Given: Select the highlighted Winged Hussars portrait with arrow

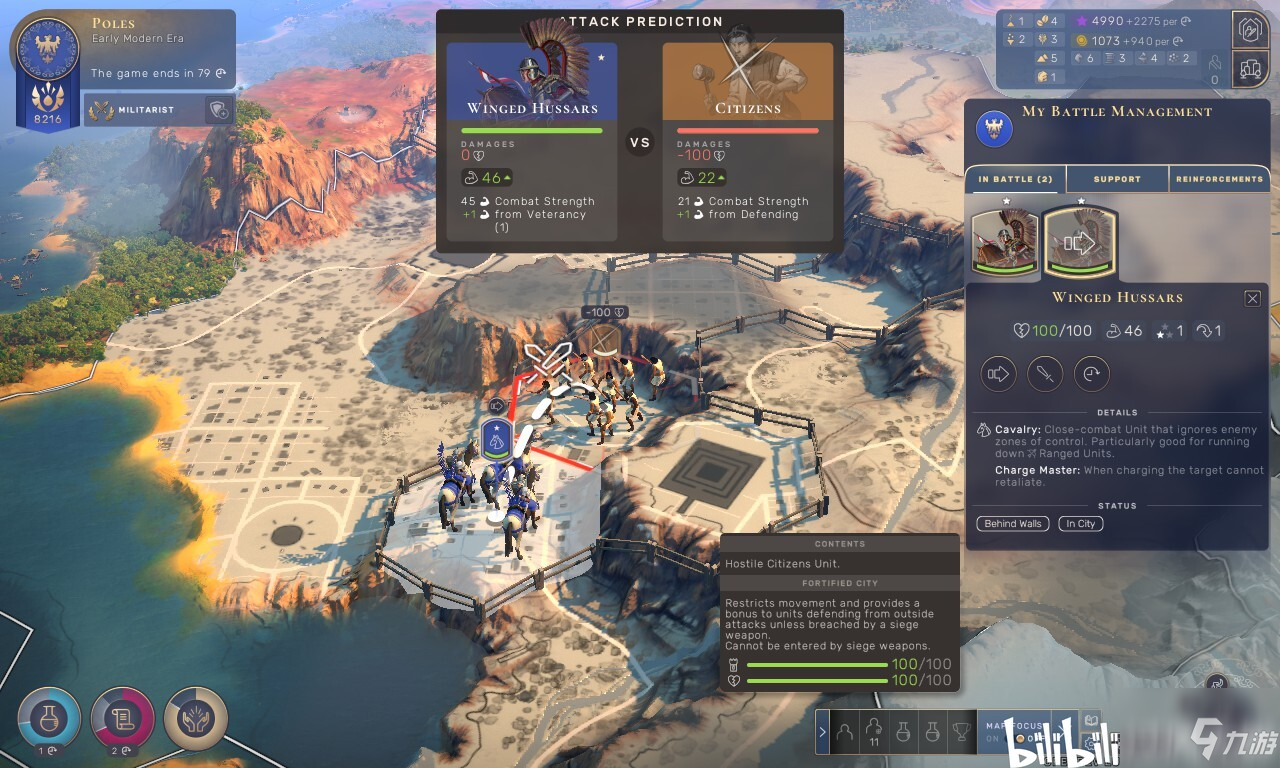Looking at the screenshot, I should click(1080, 241).
